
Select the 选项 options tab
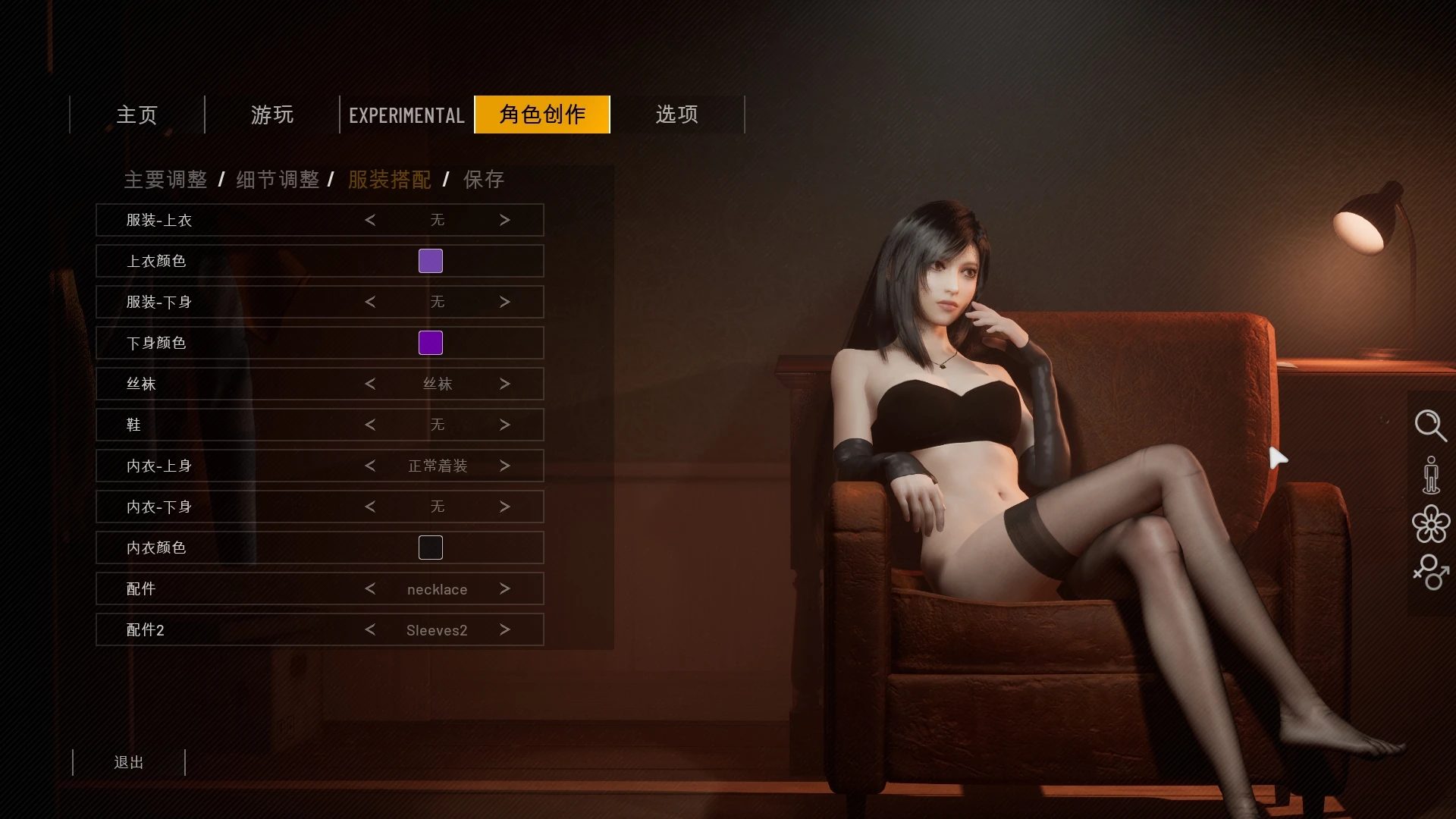676,115
